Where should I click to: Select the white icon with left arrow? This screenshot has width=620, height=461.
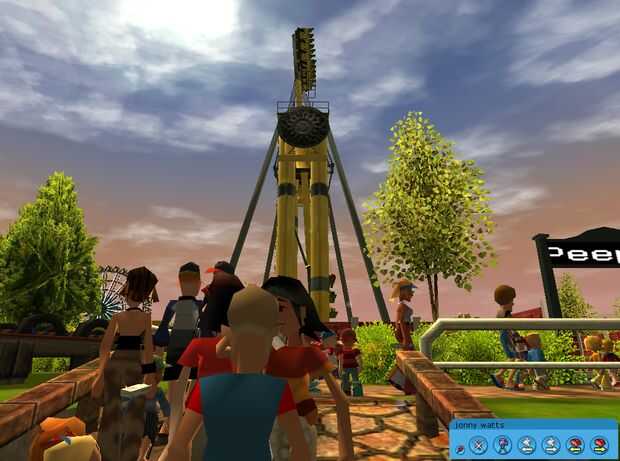tap(527, 445)
